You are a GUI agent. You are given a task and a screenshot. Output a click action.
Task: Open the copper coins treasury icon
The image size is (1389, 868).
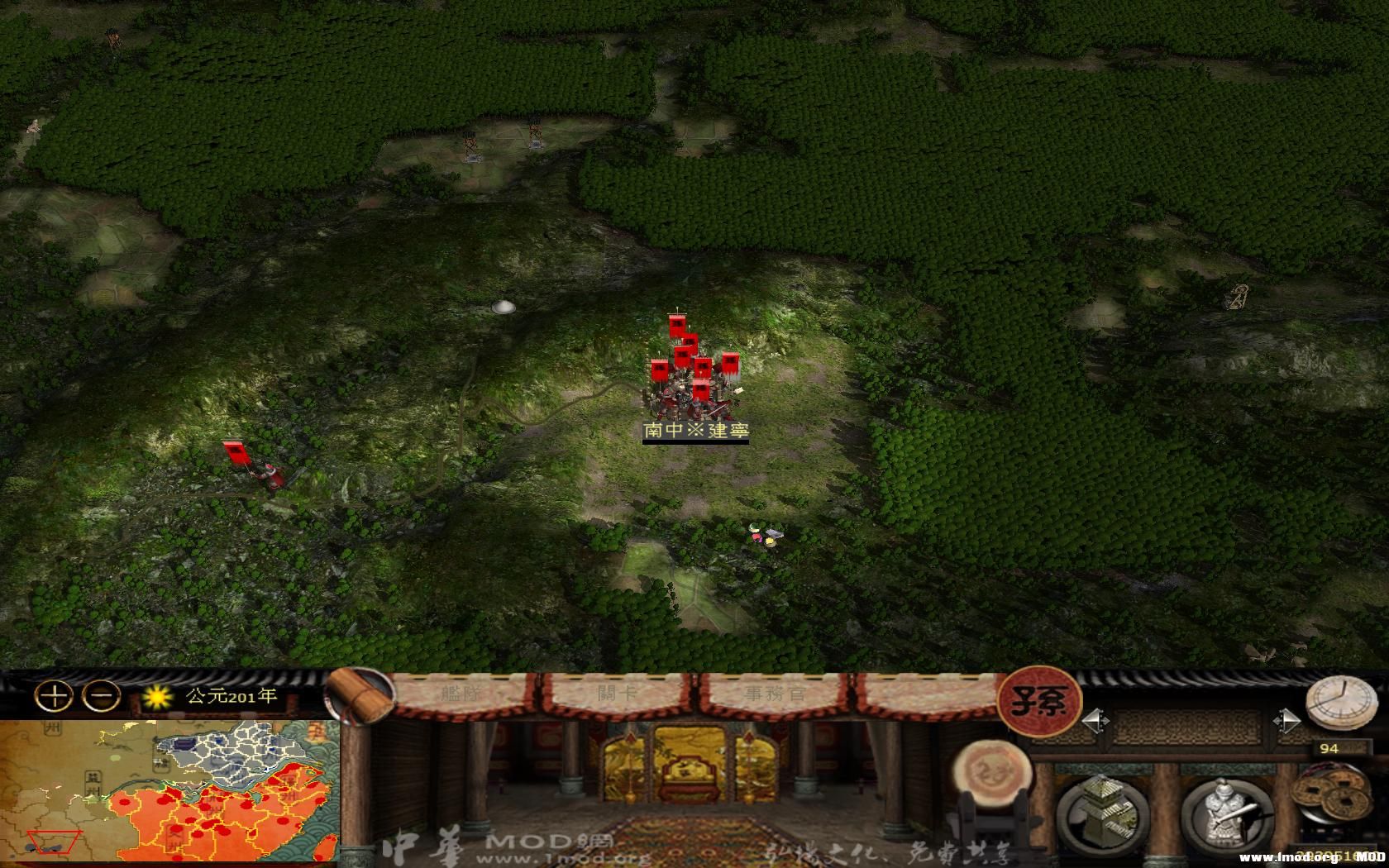tap(1331, 792)
